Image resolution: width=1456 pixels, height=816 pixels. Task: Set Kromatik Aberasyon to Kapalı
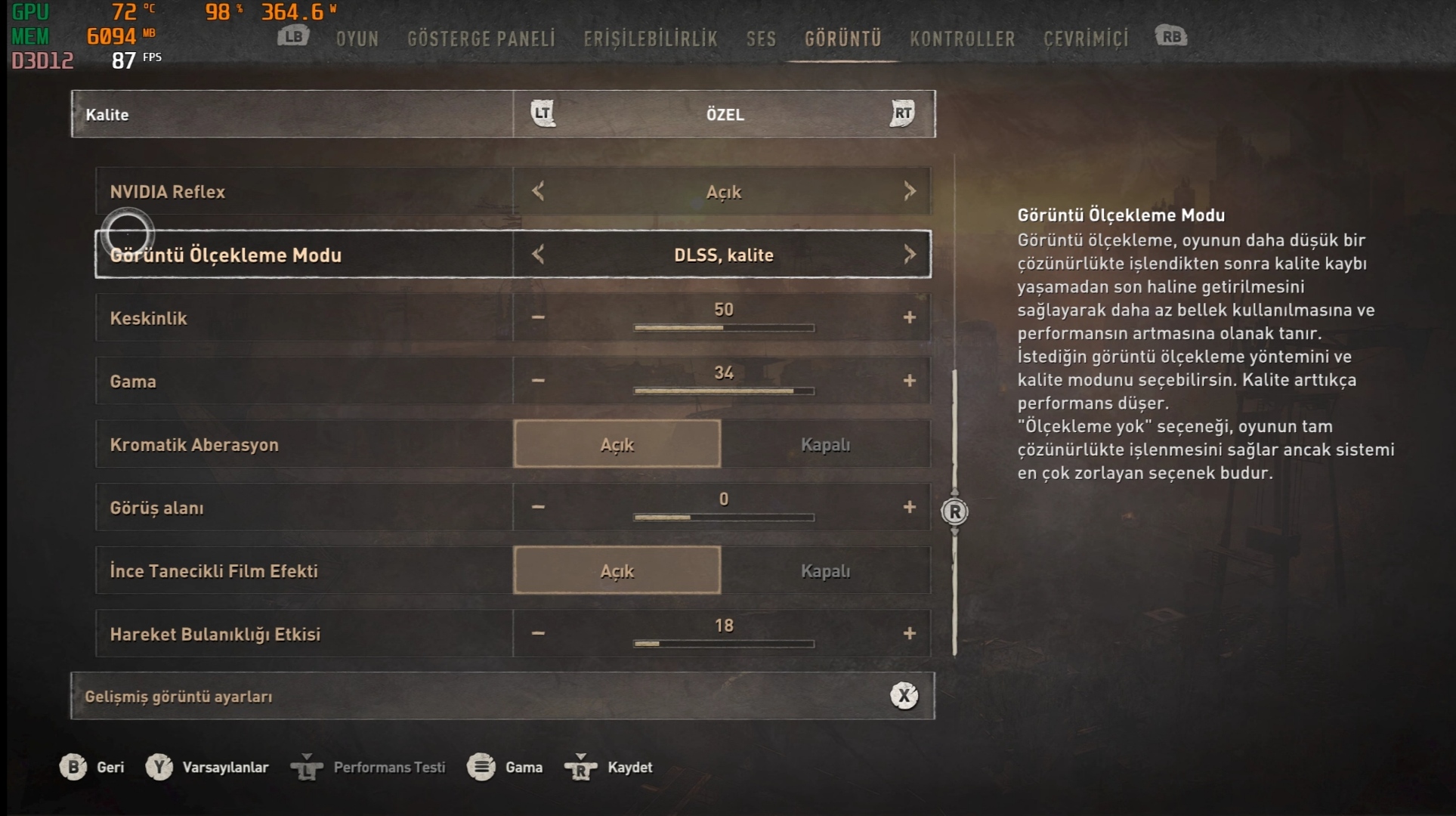825,444
